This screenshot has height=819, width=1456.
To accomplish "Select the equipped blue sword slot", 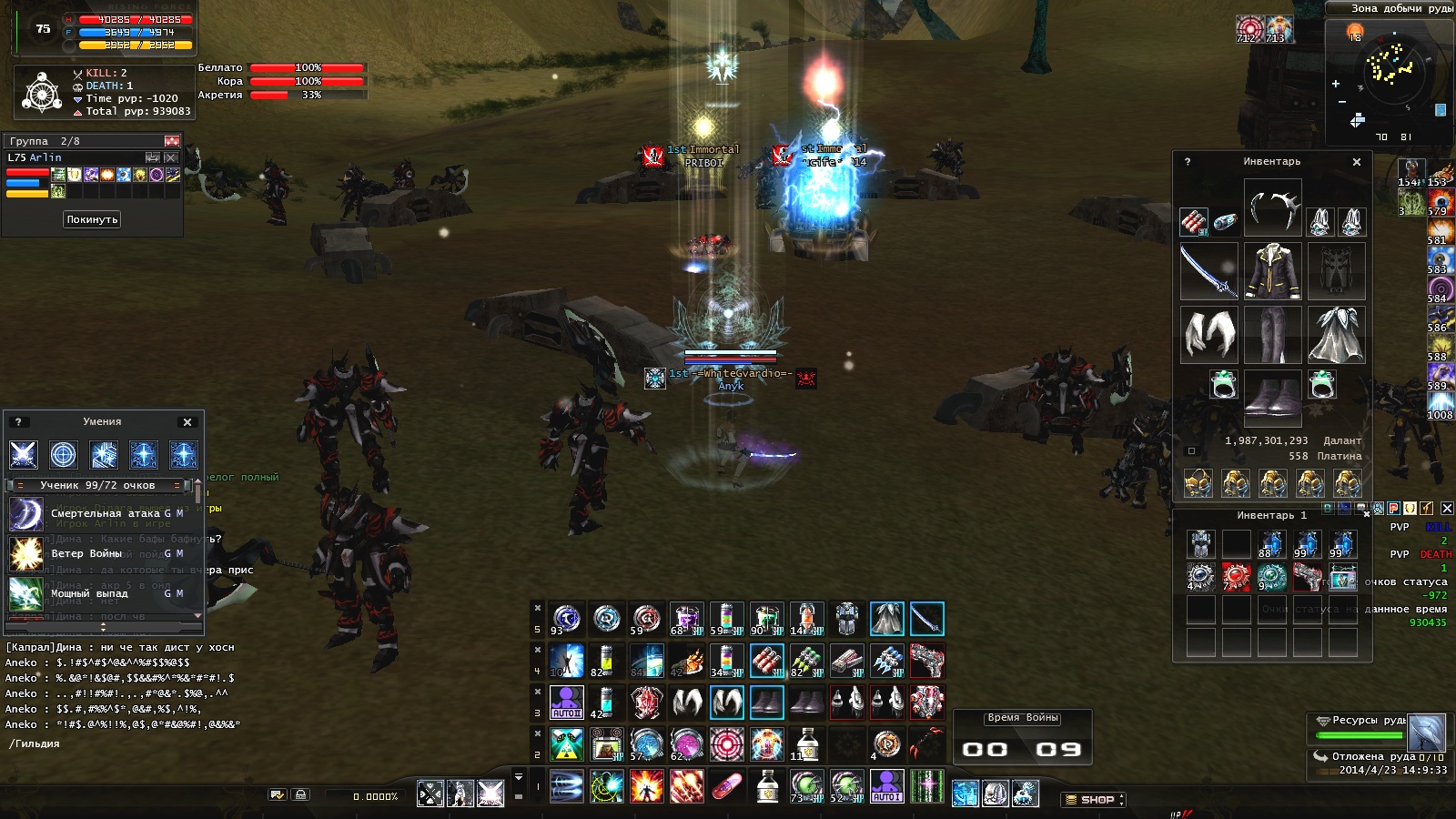I will [x=1208, y=271].
